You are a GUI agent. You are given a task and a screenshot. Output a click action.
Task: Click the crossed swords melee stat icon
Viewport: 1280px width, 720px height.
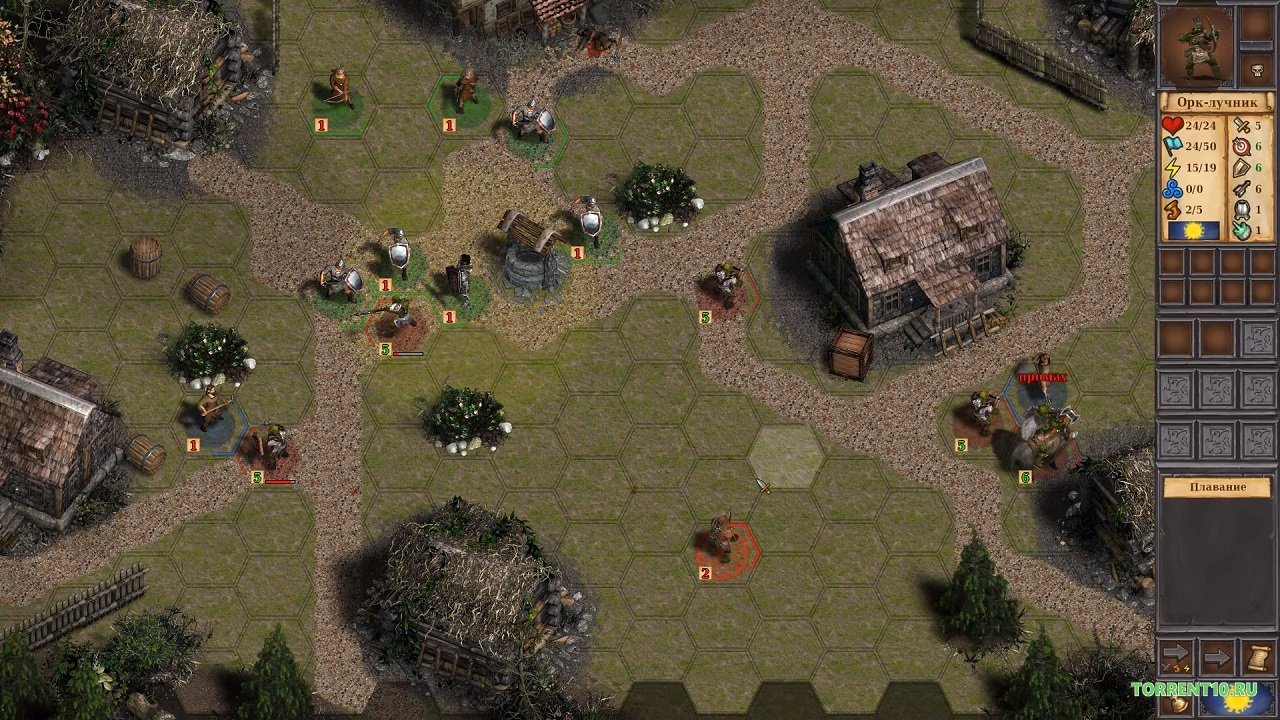(x=1240, y=126)
